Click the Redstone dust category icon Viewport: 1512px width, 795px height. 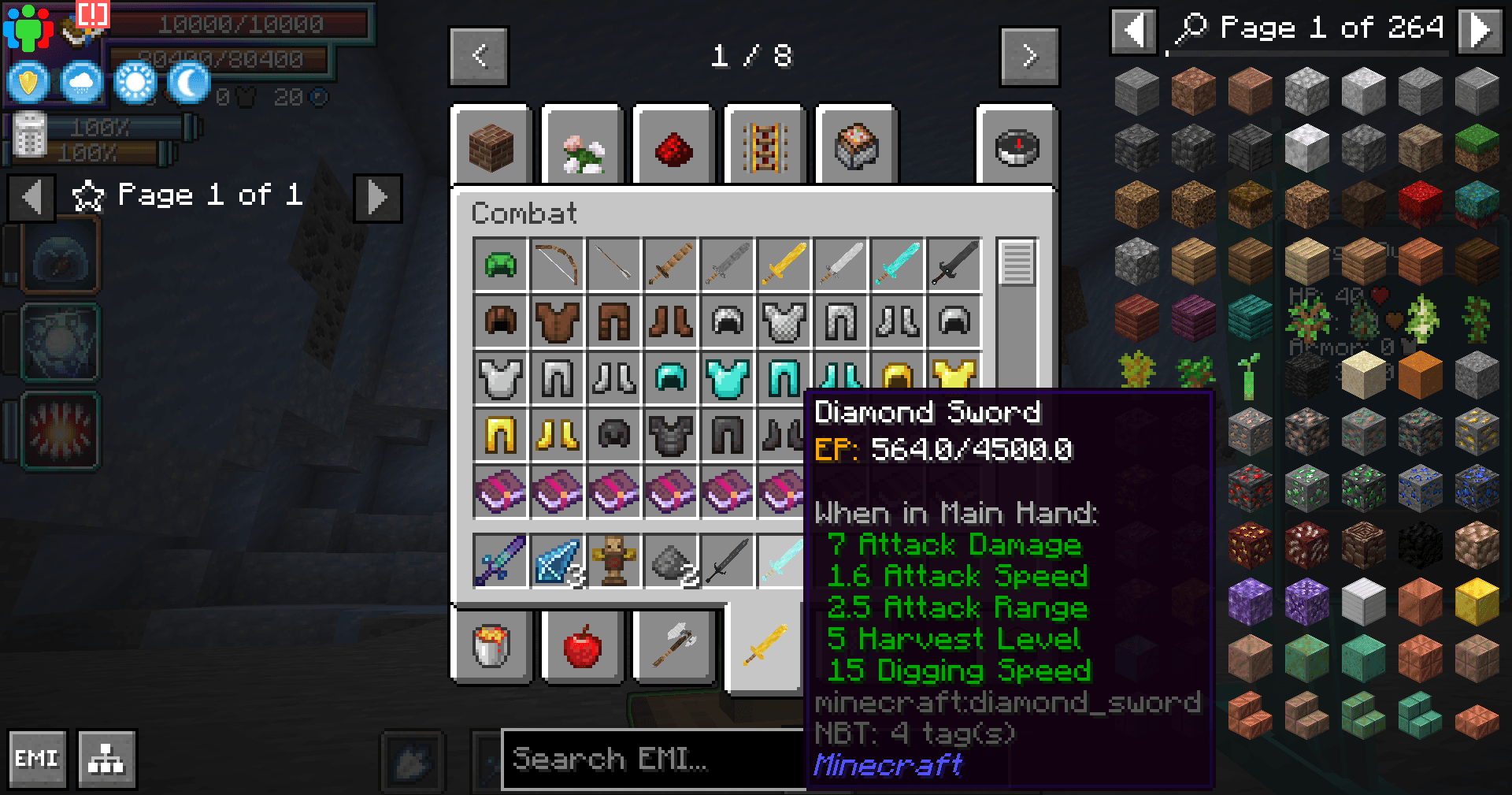click(673, 146)
